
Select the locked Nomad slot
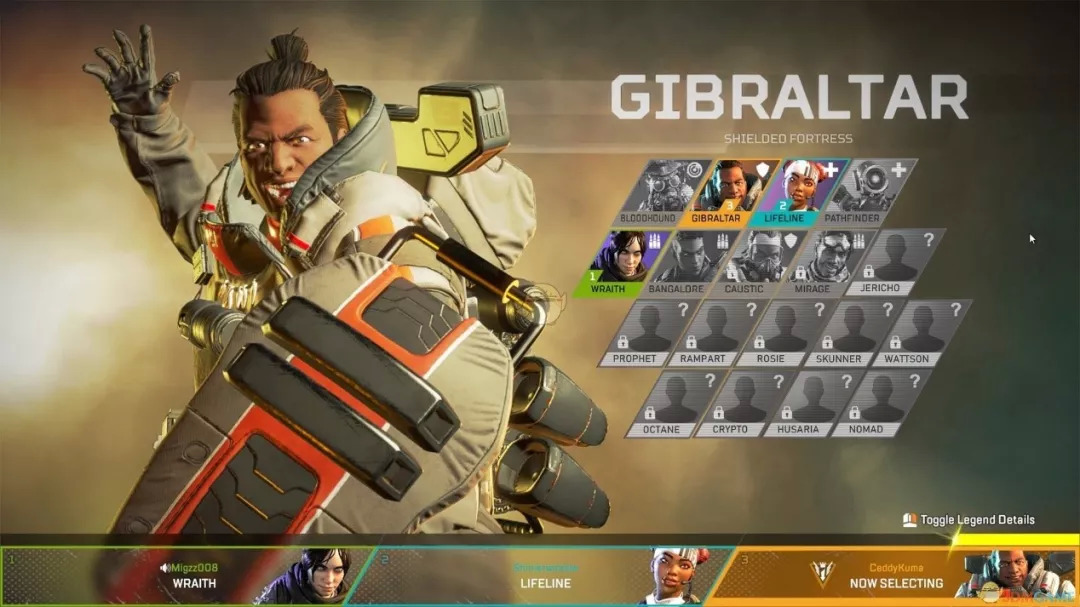pyautogui.click(x=876, y=402)
